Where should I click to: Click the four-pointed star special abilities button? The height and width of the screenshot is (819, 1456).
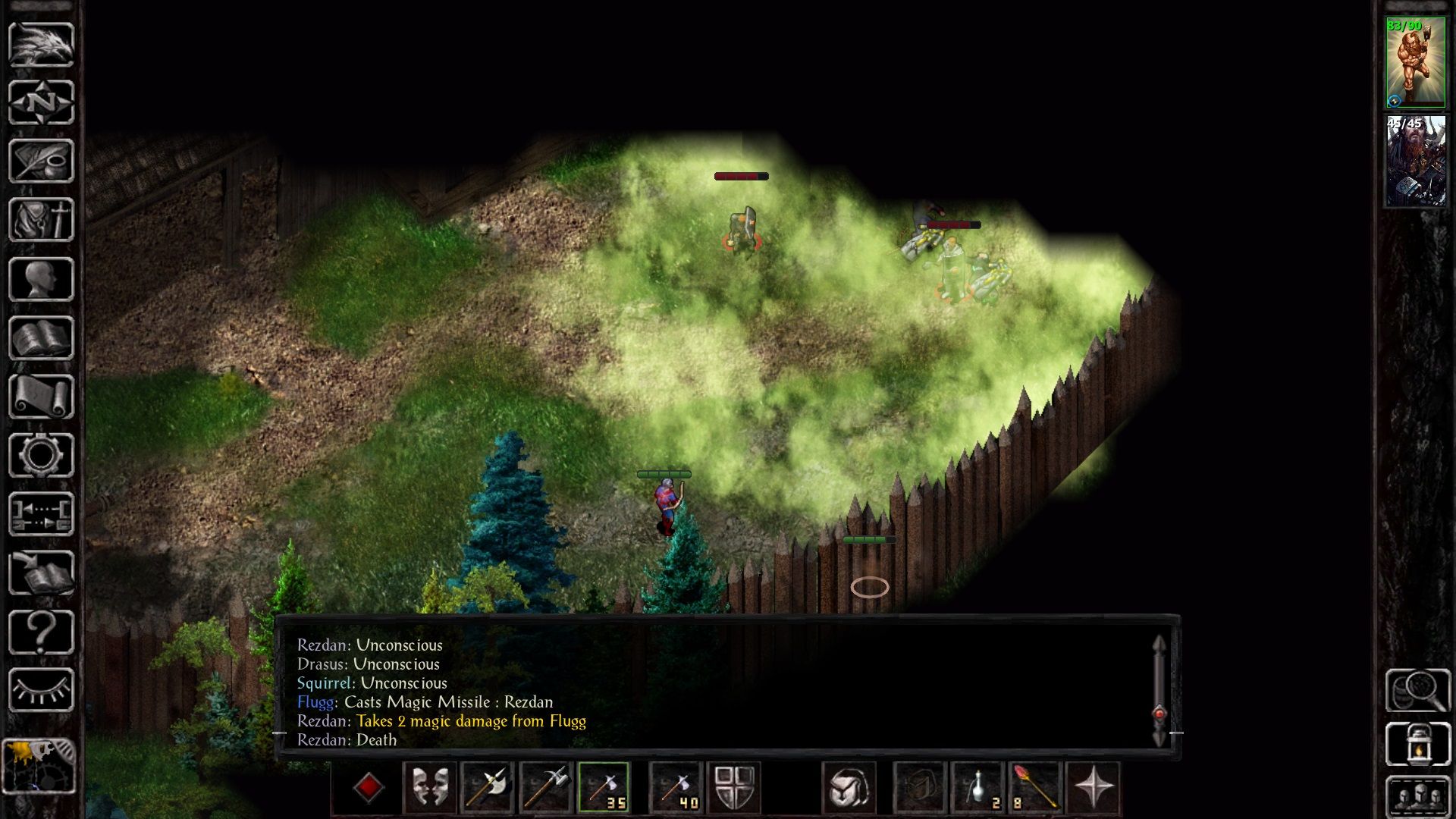[x=1093, y=788]
